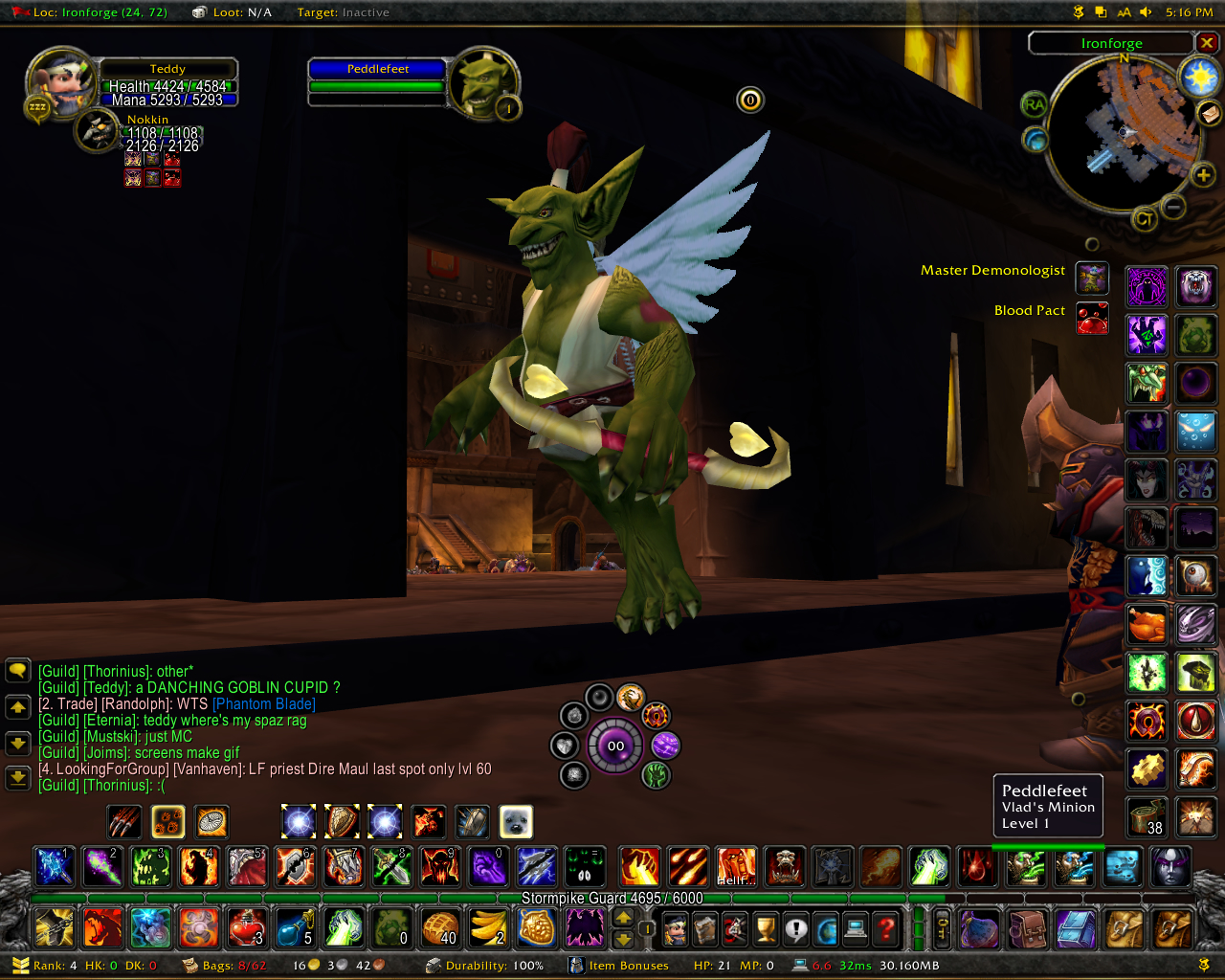Open the brown backpack bag slot
The height and width of the screenshot is (980, 1225).
point(1028,928)
